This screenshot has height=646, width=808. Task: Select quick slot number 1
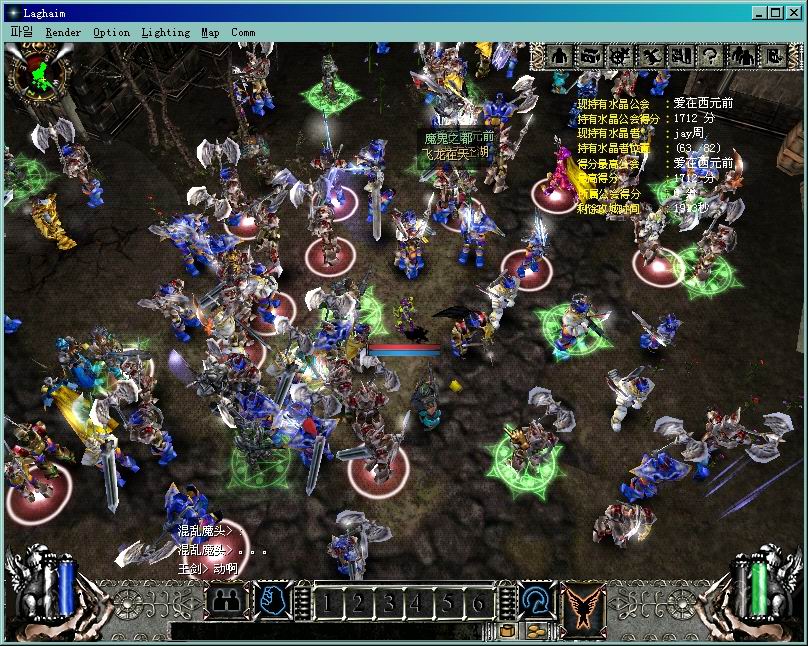(330, 603)
